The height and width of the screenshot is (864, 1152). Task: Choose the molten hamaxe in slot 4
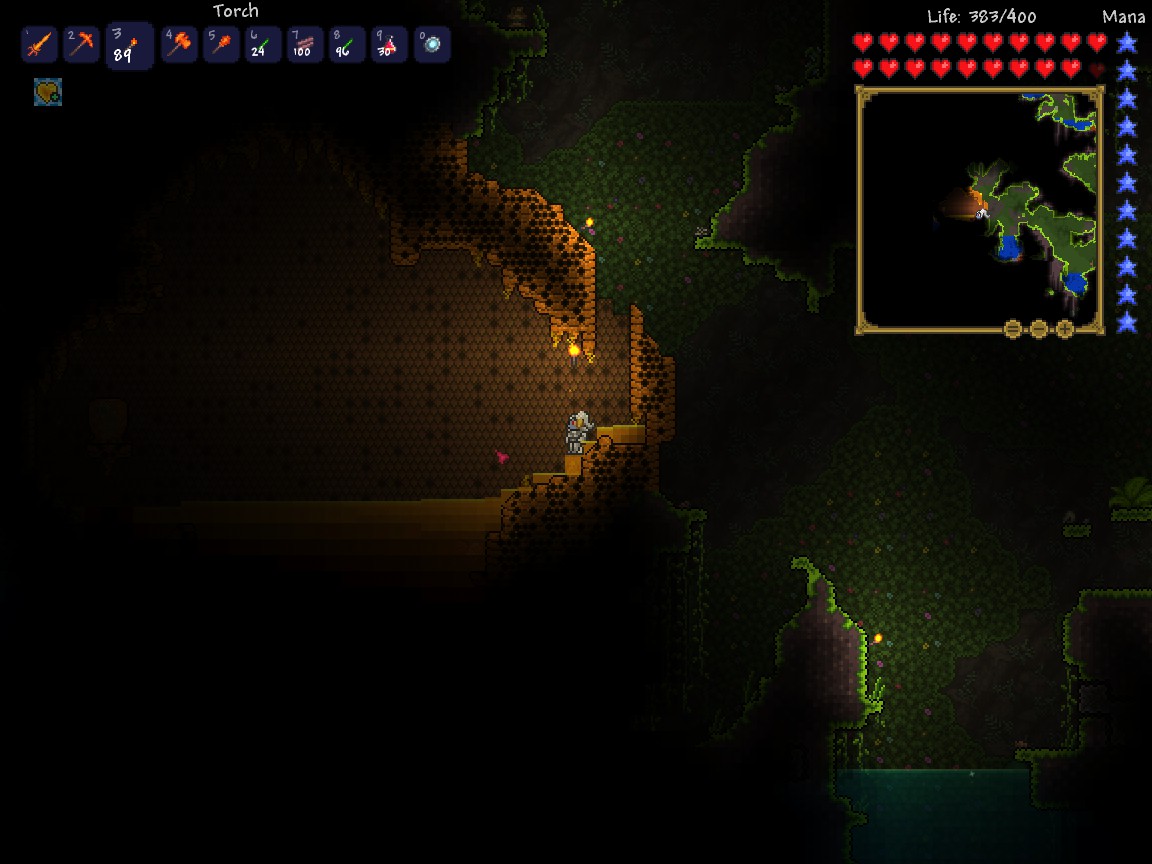click(179, 45)
